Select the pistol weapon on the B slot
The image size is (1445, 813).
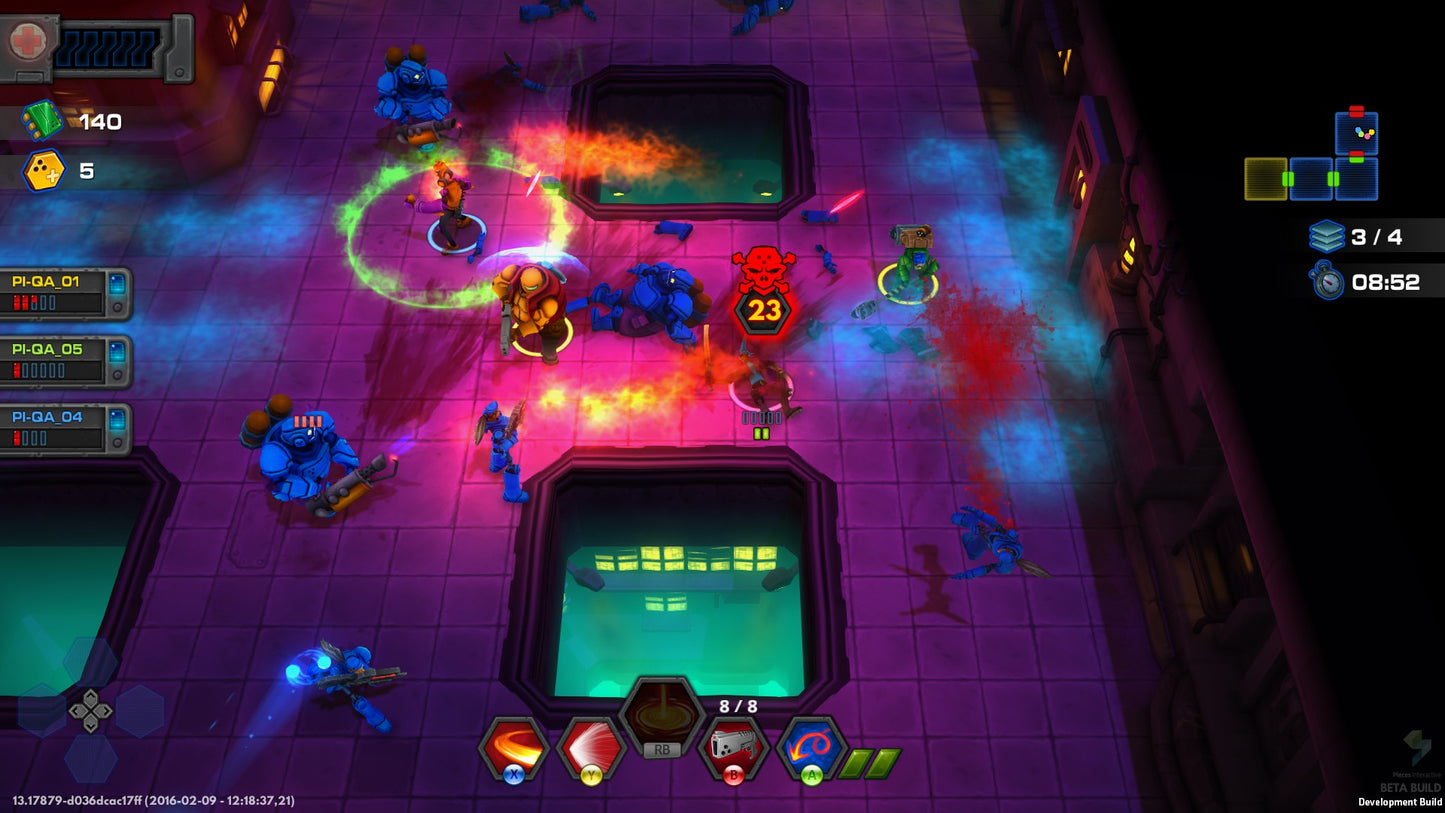point(733,745)
